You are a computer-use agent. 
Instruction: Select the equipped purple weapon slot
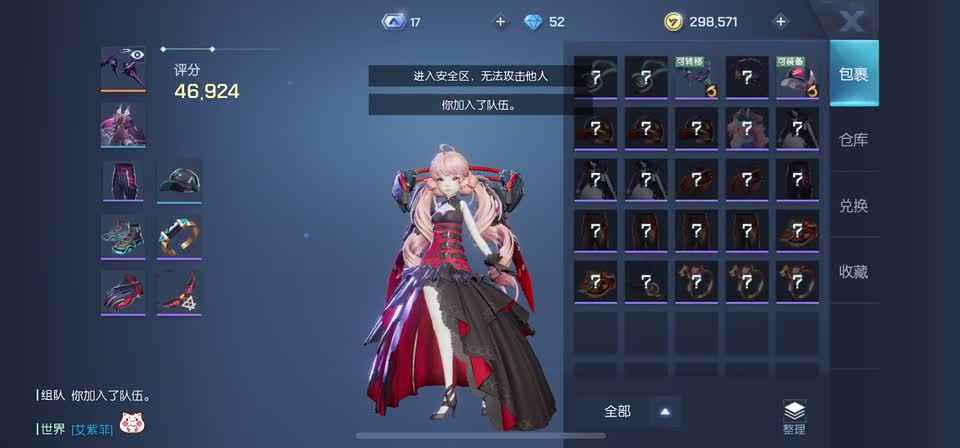(123, 69)
